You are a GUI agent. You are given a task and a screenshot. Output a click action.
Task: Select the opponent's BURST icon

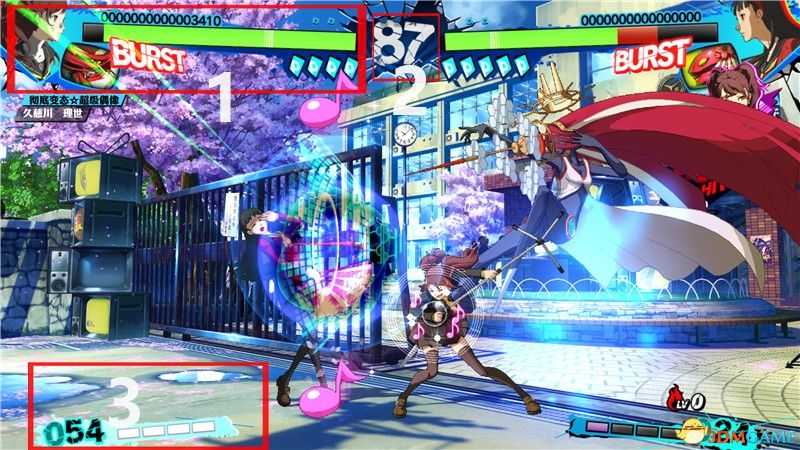tap(651, 57)
